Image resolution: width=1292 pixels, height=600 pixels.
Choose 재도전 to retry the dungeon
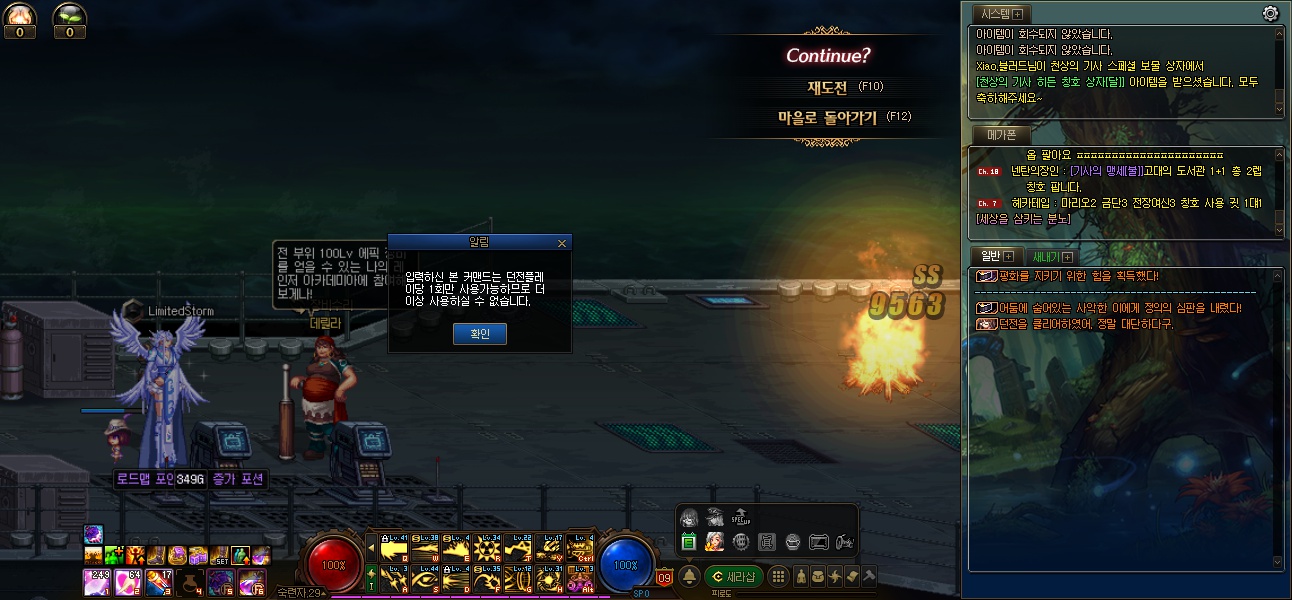tap(827, 87)
